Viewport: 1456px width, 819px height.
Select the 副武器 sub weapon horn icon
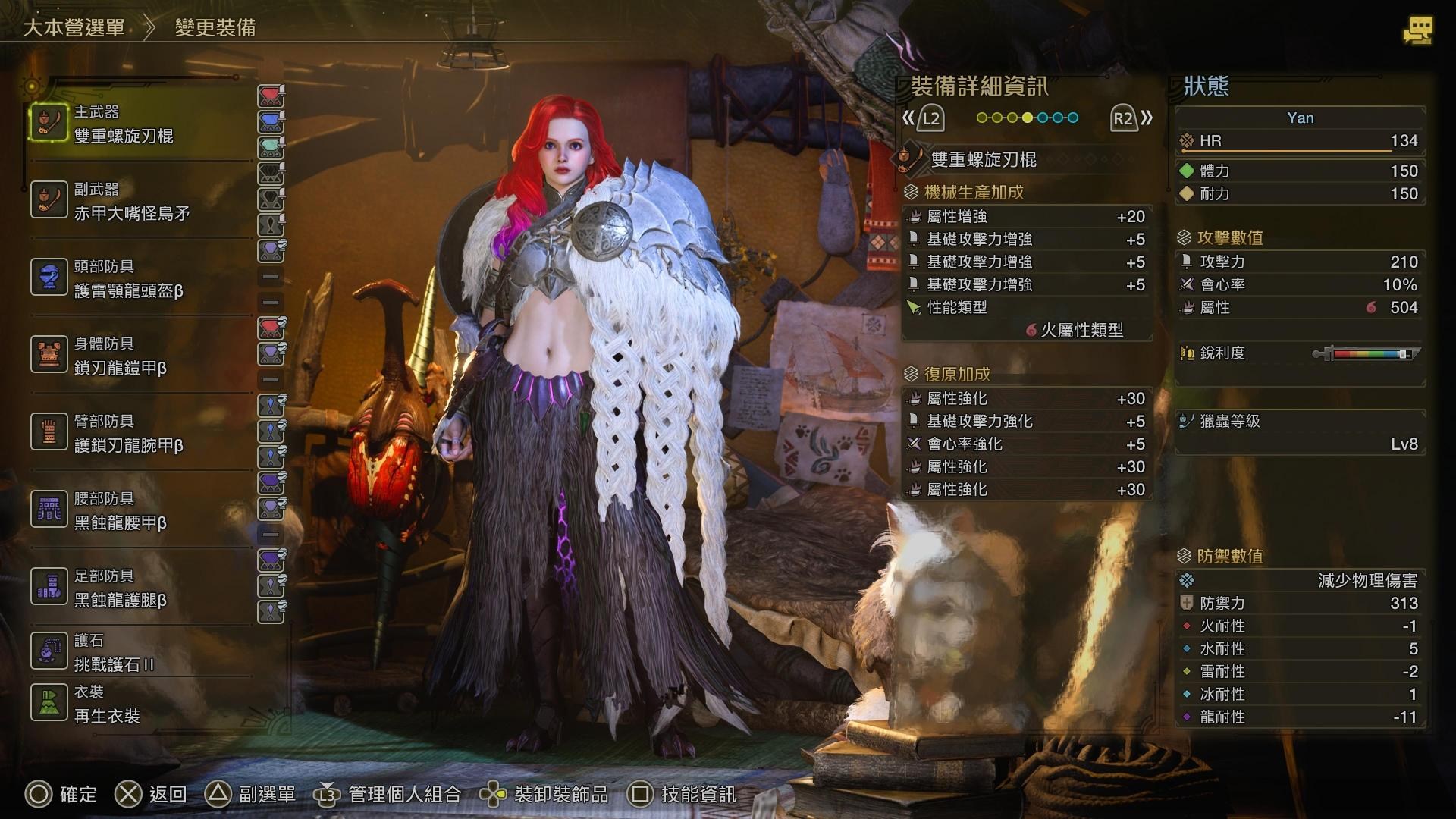[x=49, y=199]
